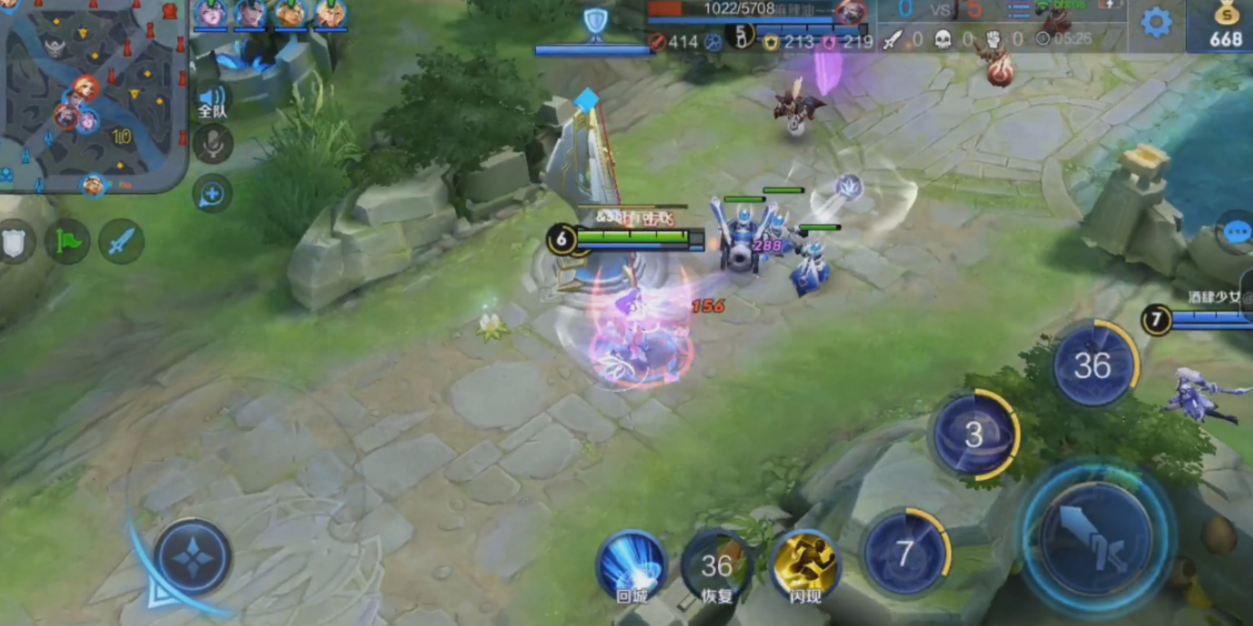Open the quick chat plus bubble
Screen dimensions: 1253x626
point(212,194)
